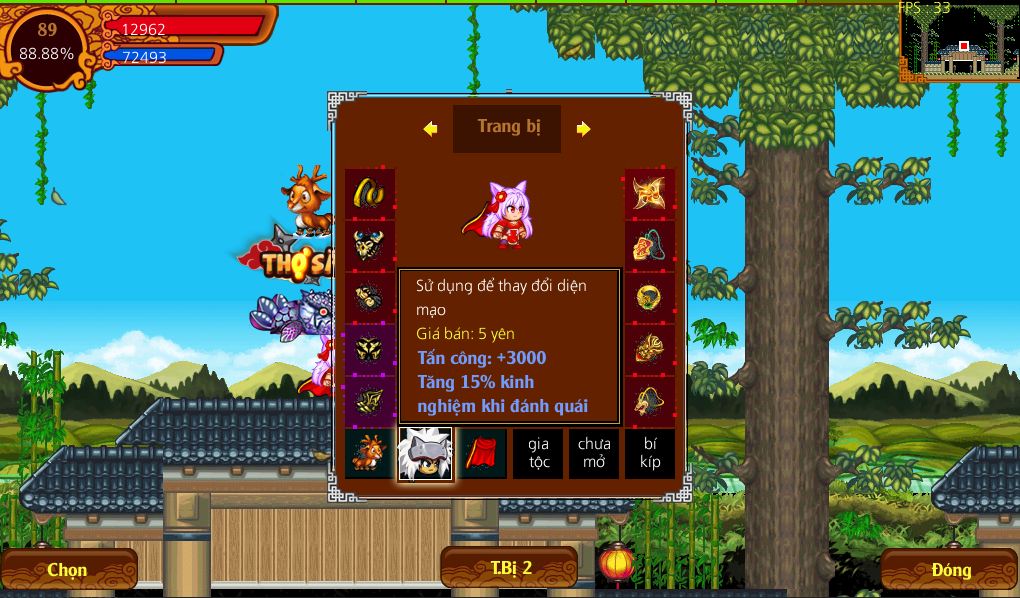Open the bí kíp slot
The width and height of the screenshot is (1020, 598).
pyautogui.click(x=650, y=454)
